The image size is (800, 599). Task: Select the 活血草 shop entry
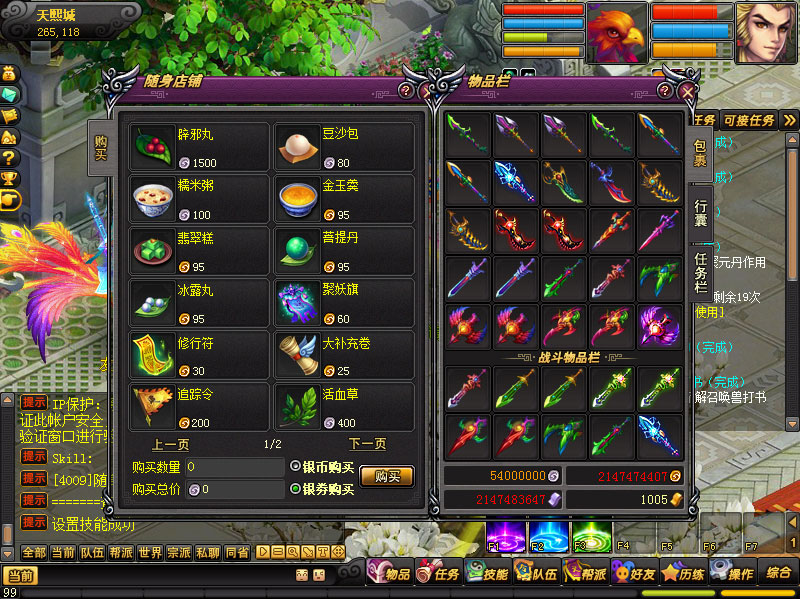tap(344, 407)
